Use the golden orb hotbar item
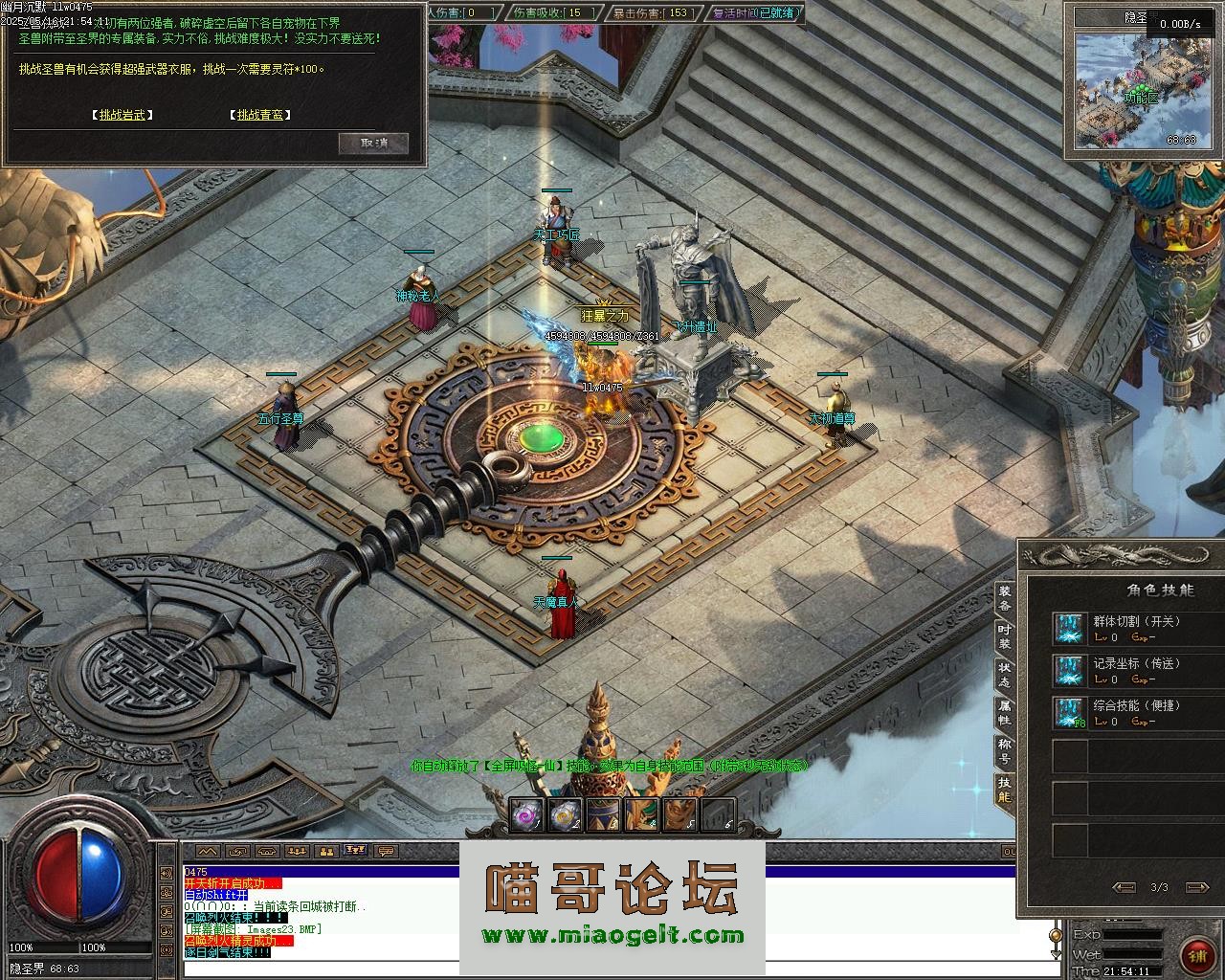1225x980 pixels. click(565, 815)
